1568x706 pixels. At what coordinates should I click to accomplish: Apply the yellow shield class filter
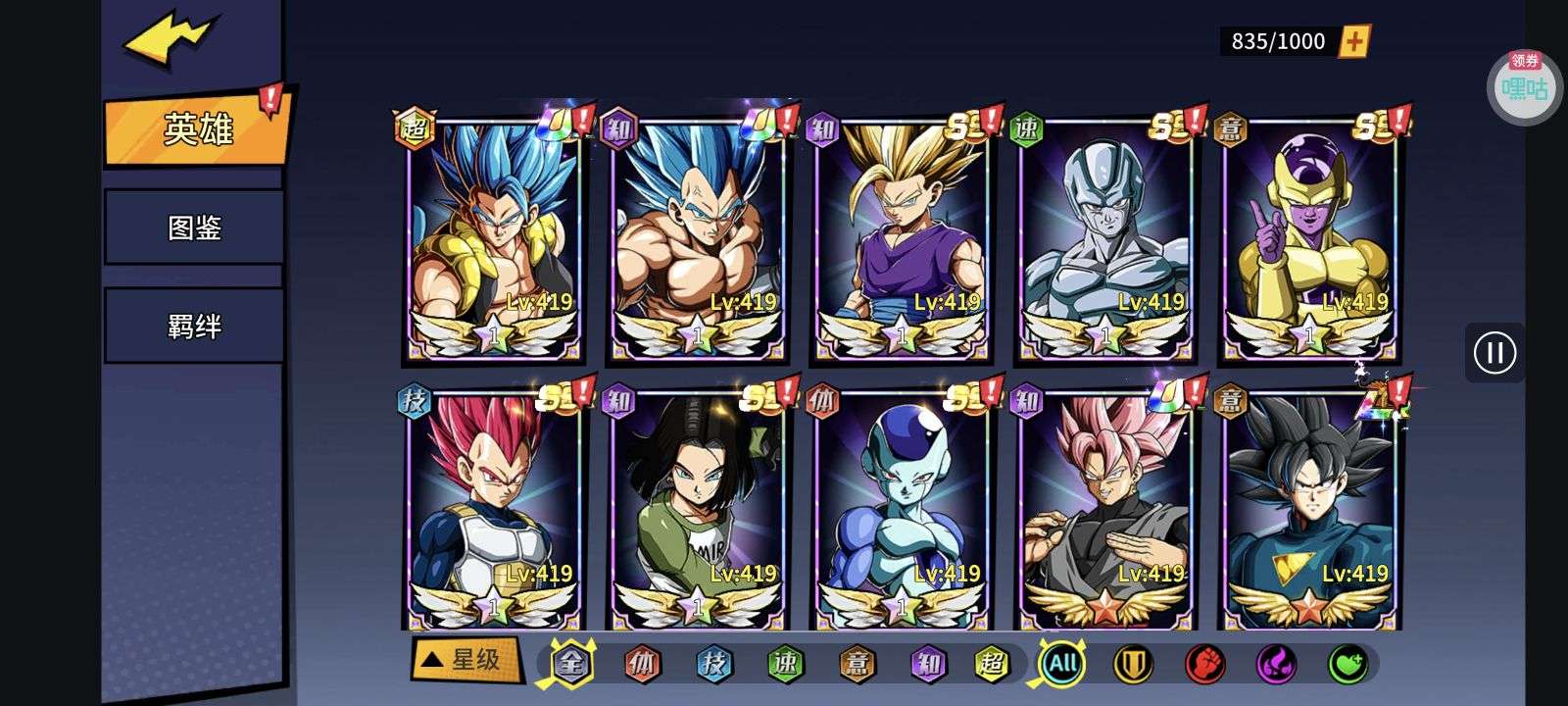[1133, 665]
